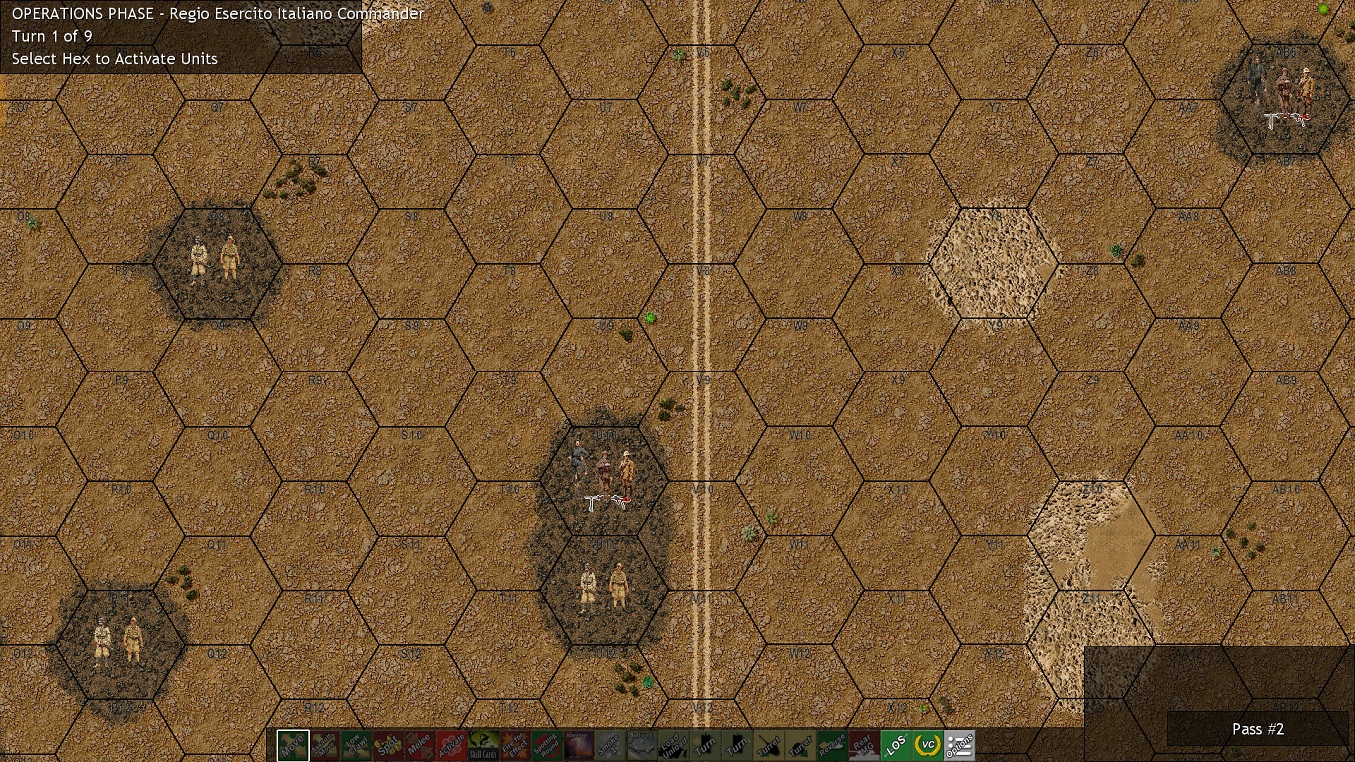Click the Reverse movement icon
This screenshot has height=762, width=1355.
[x=830, y=745]
